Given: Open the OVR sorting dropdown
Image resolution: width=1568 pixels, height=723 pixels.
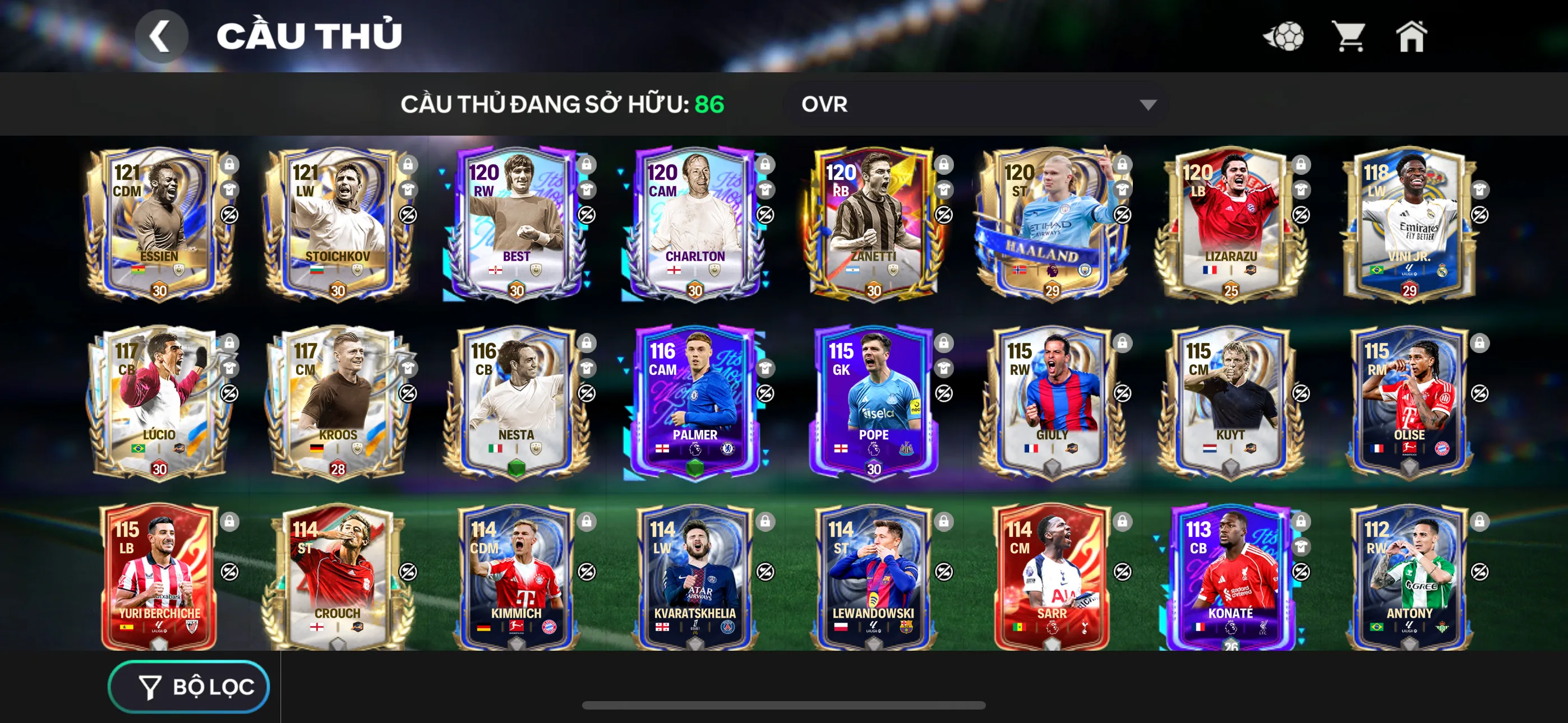Looking at the screenshot, I should pyautogui.click(x=974, y=105).
